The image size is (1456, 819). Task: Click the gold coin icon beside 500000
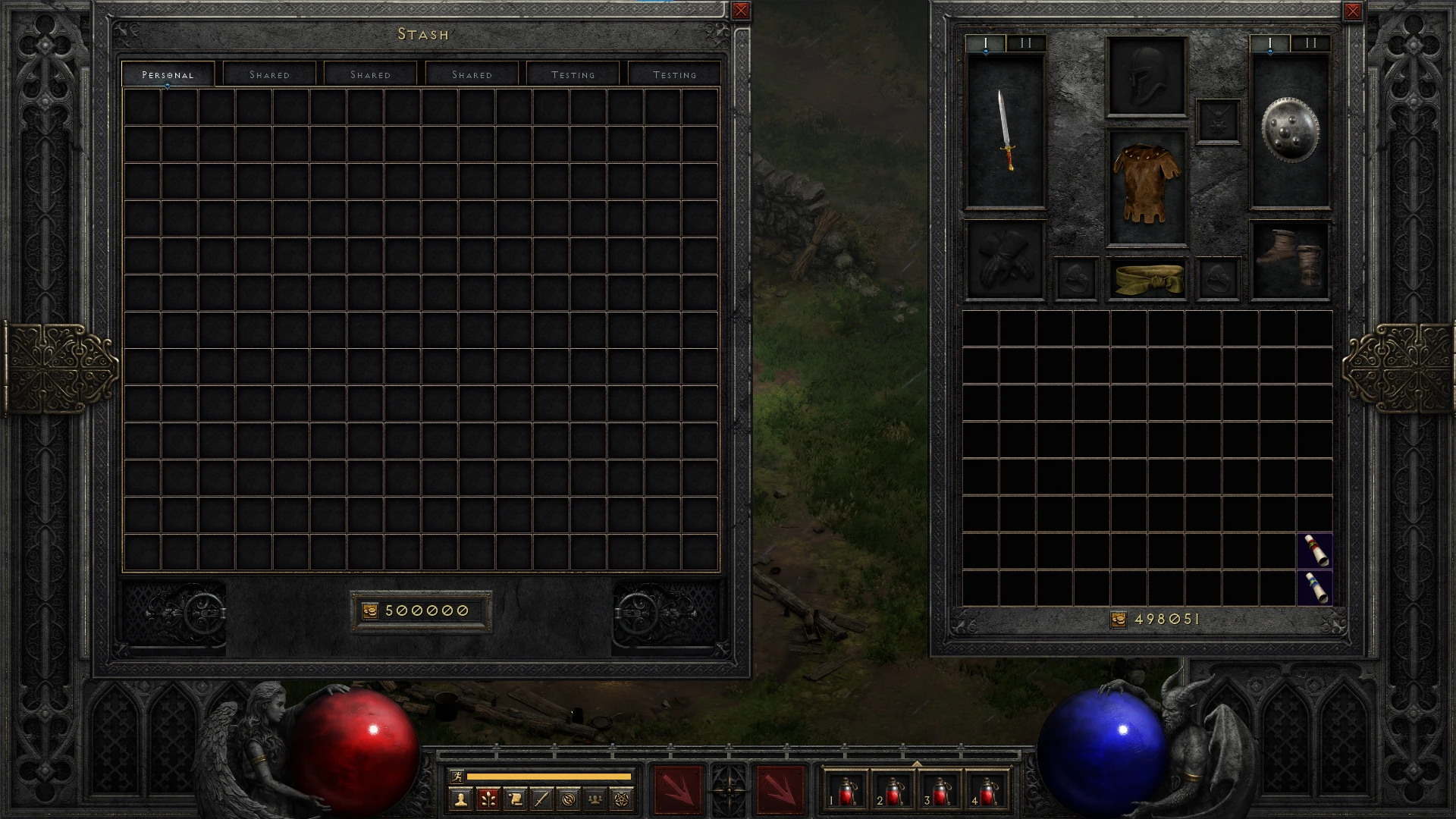(x=369, y=610)
